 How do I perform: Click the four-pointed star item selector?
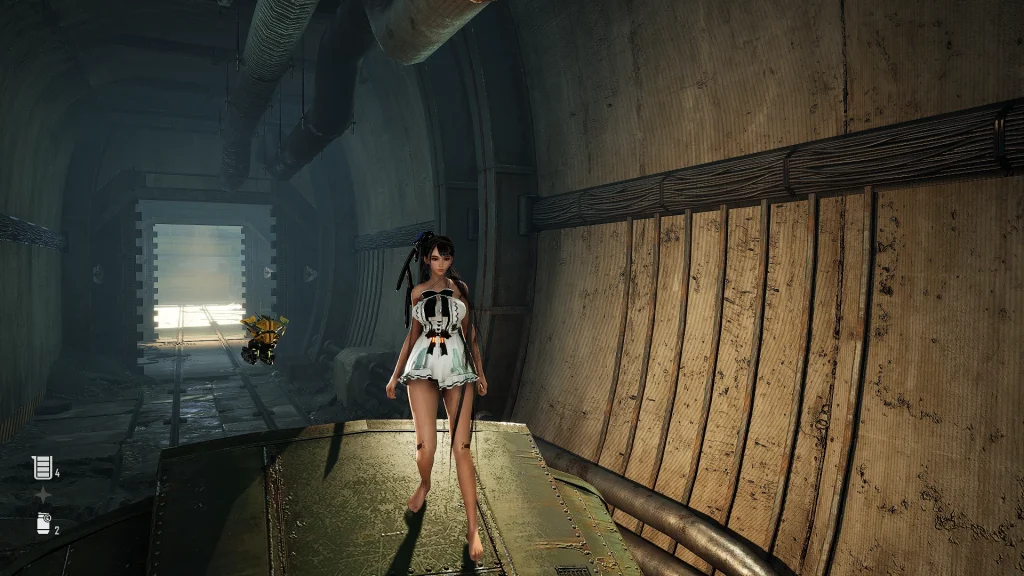pos(42,495)
